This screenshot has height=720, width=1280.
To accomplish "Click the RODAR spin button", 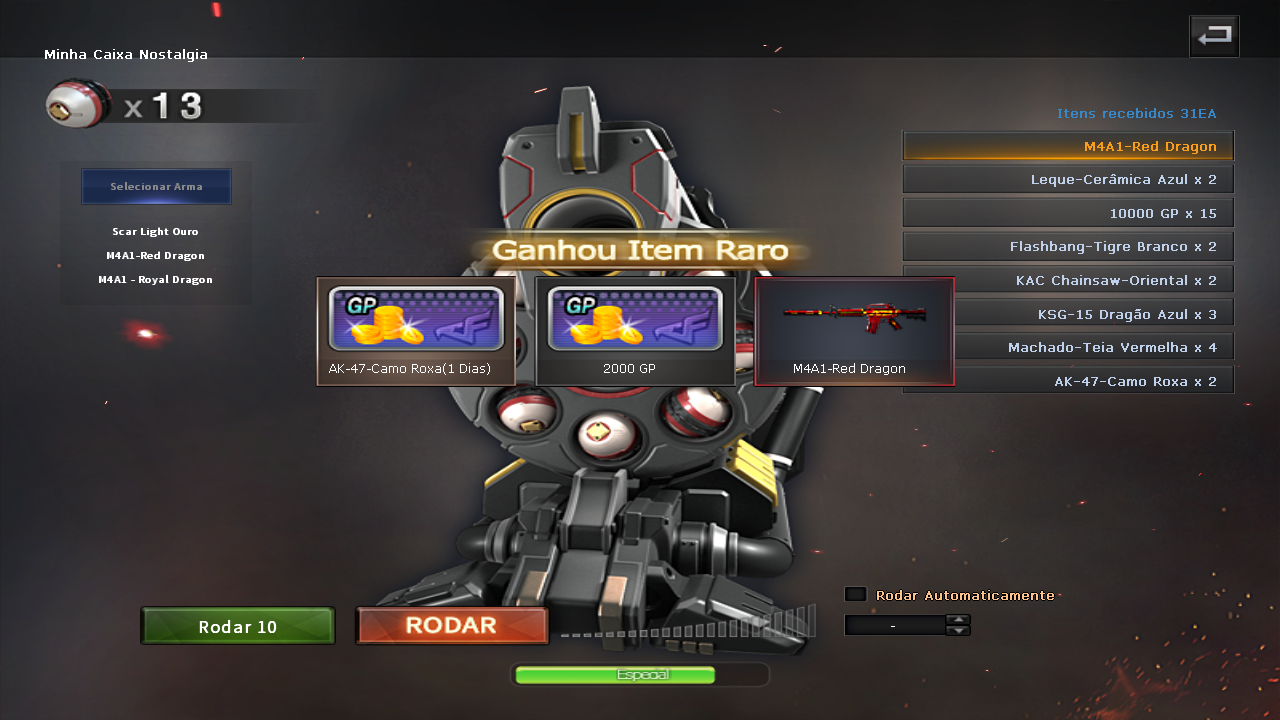I will (x=452, y=626).
